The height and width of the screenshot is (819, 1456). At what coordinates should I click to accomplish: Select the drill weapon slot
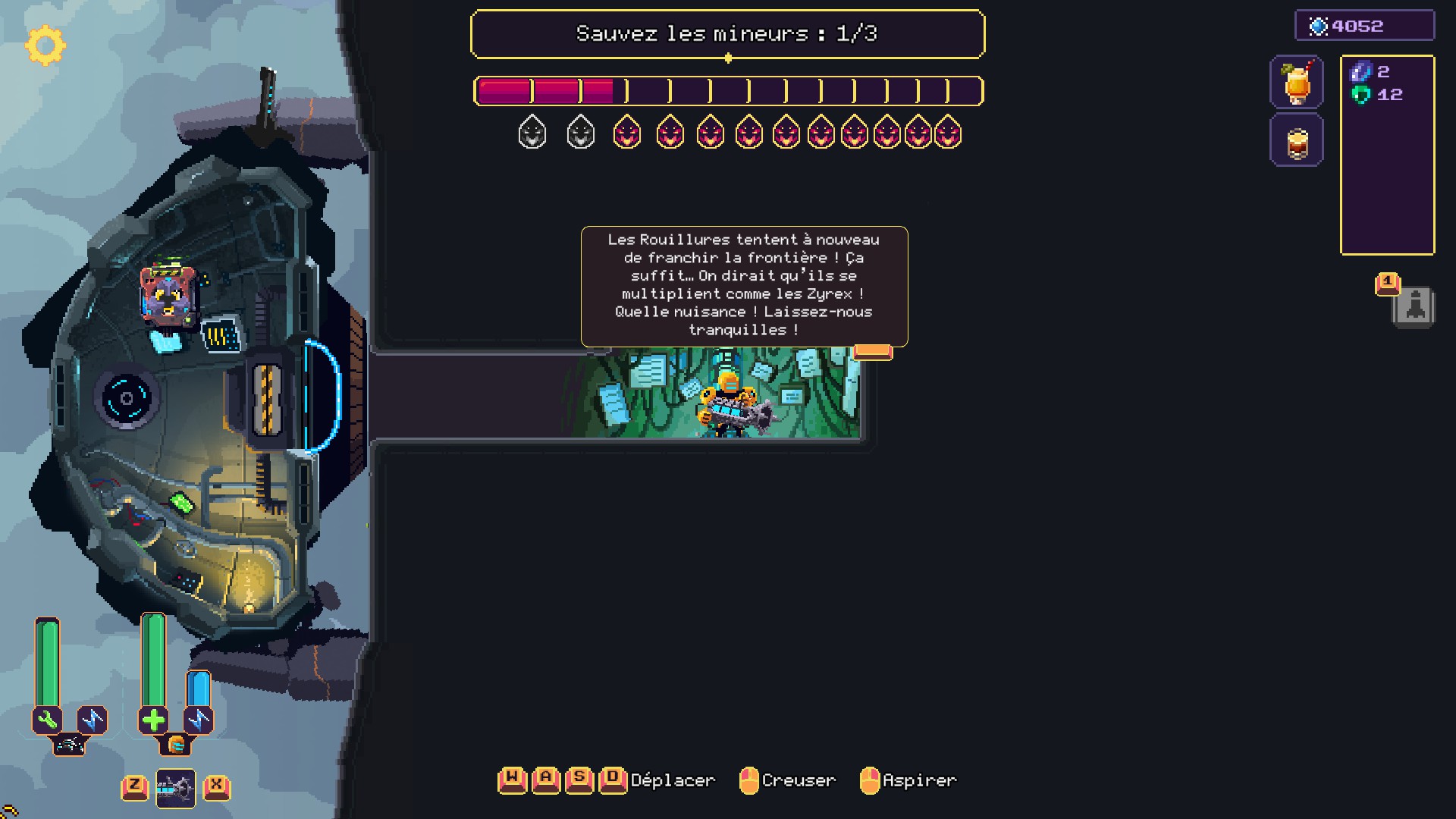tap(175, 789)
